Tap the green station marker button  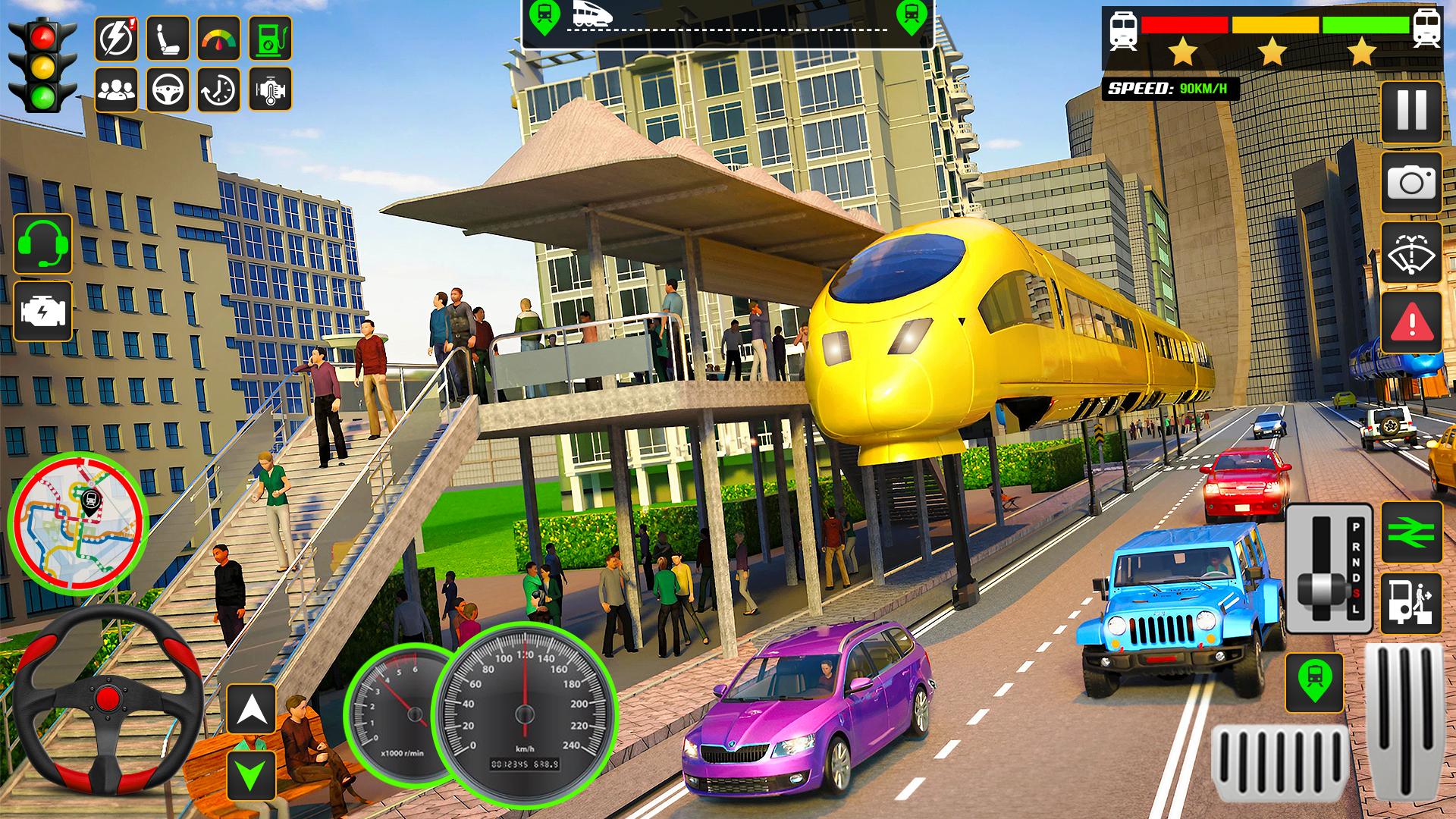1314,683
